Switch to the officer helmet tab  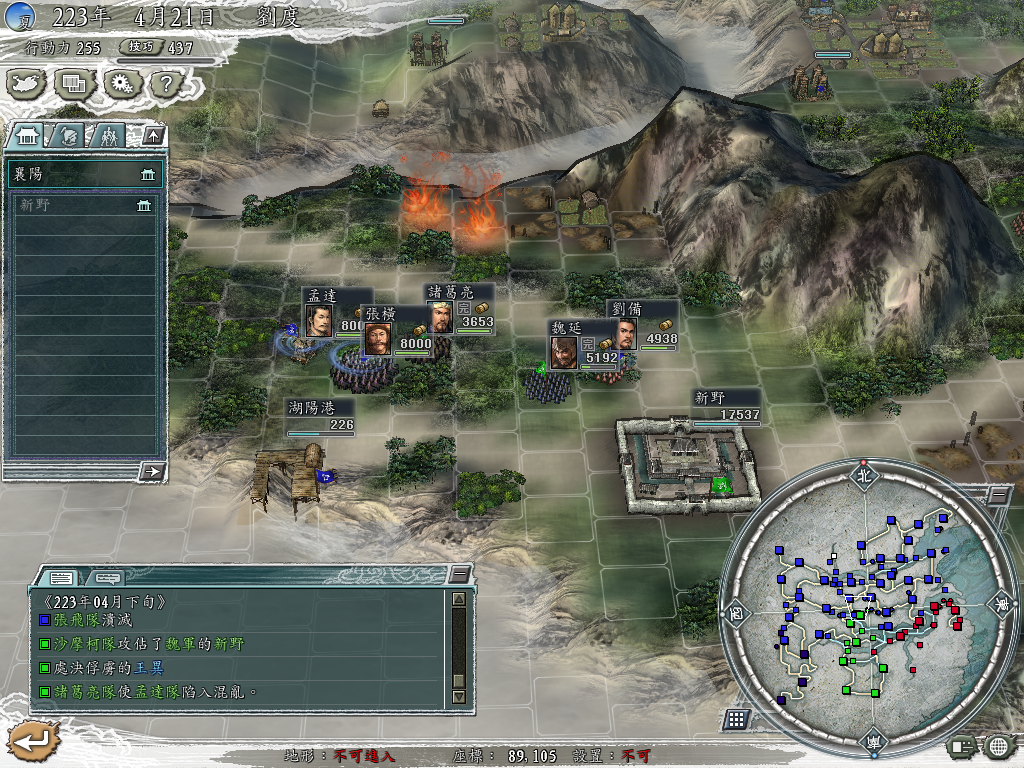coord(68,135)
